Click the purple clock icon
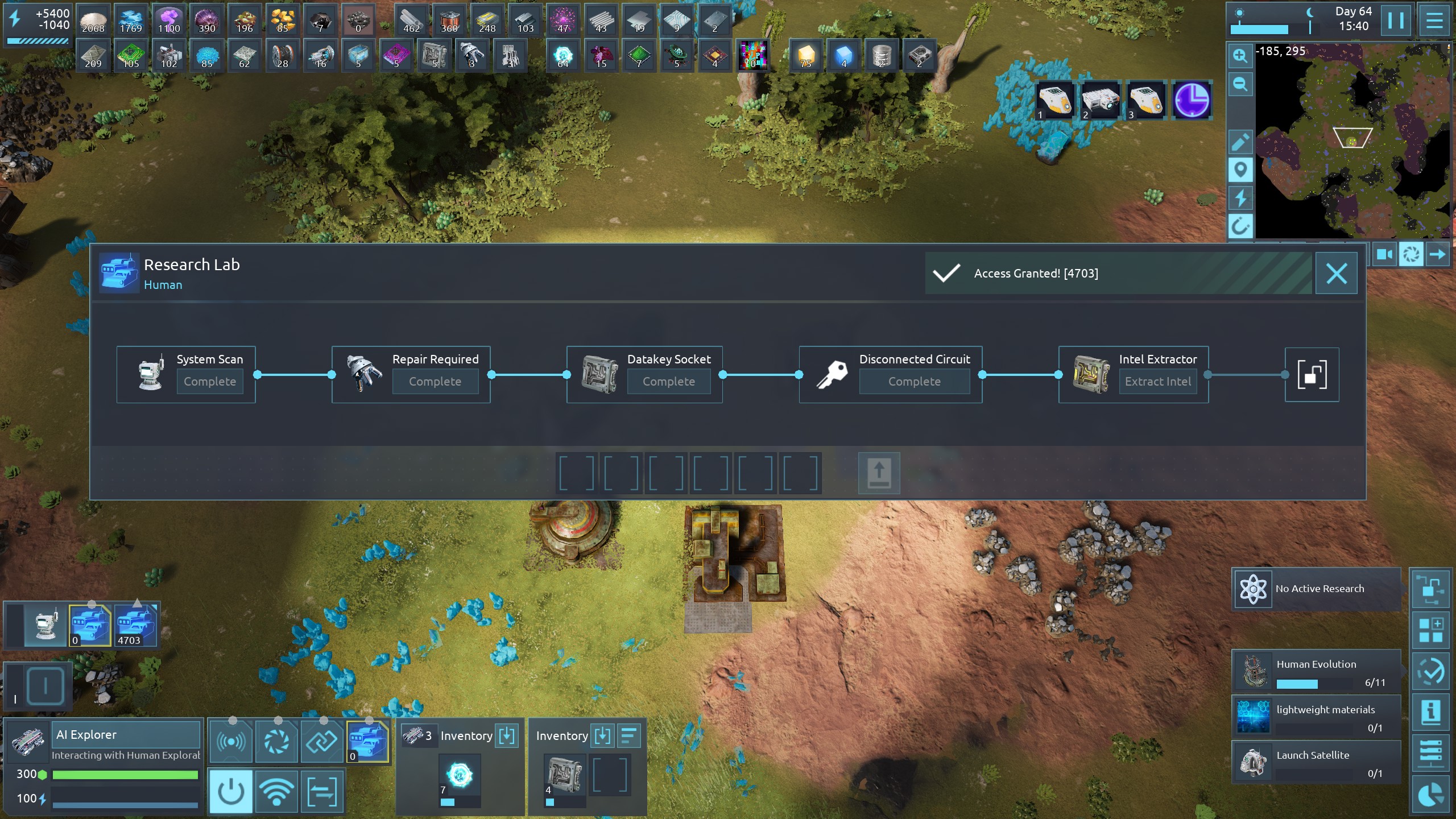This screenshot has width=1456, height=819. [1192, 101]
